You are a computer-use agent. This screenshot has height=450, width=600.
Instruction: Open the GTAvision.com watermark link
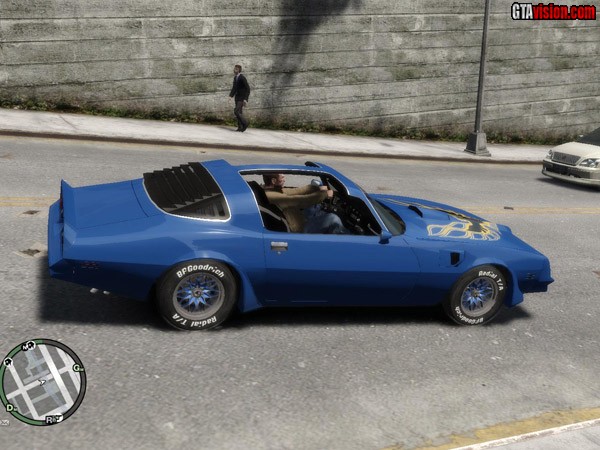click(x=552, y=11)
